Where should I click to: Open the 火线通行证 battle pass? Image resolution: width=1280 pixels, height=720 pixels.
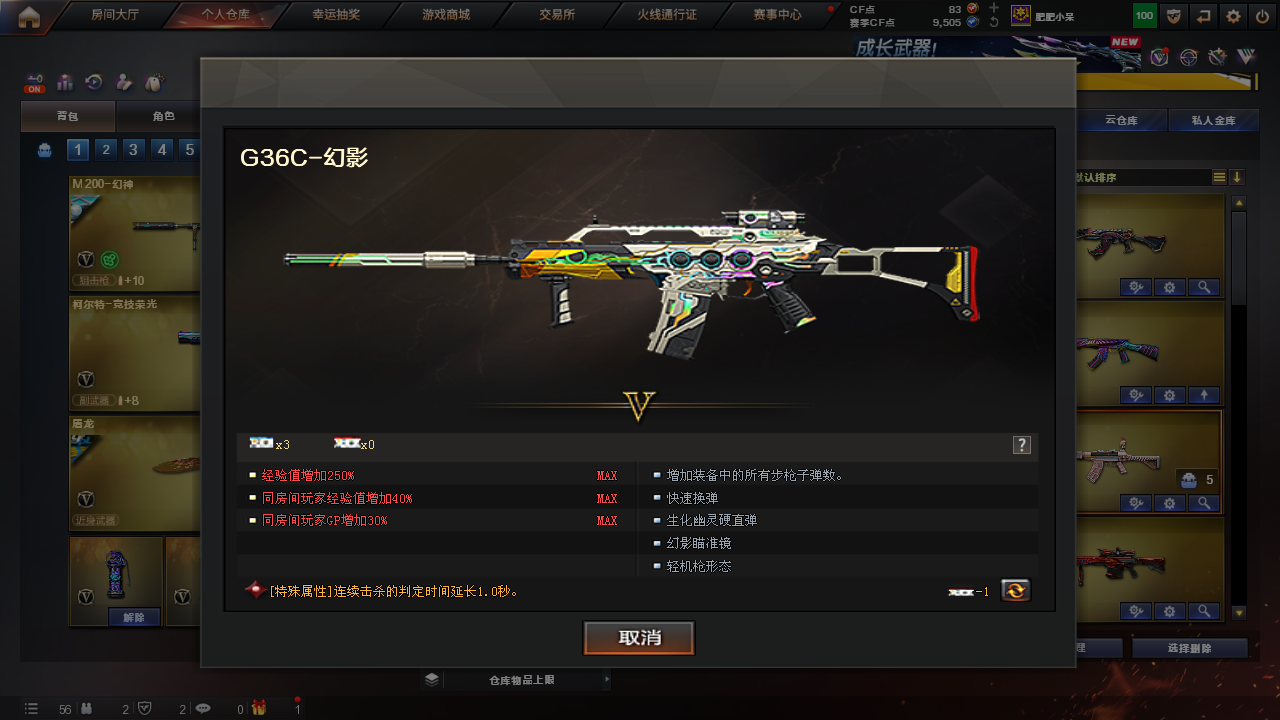tap(667, 15)
